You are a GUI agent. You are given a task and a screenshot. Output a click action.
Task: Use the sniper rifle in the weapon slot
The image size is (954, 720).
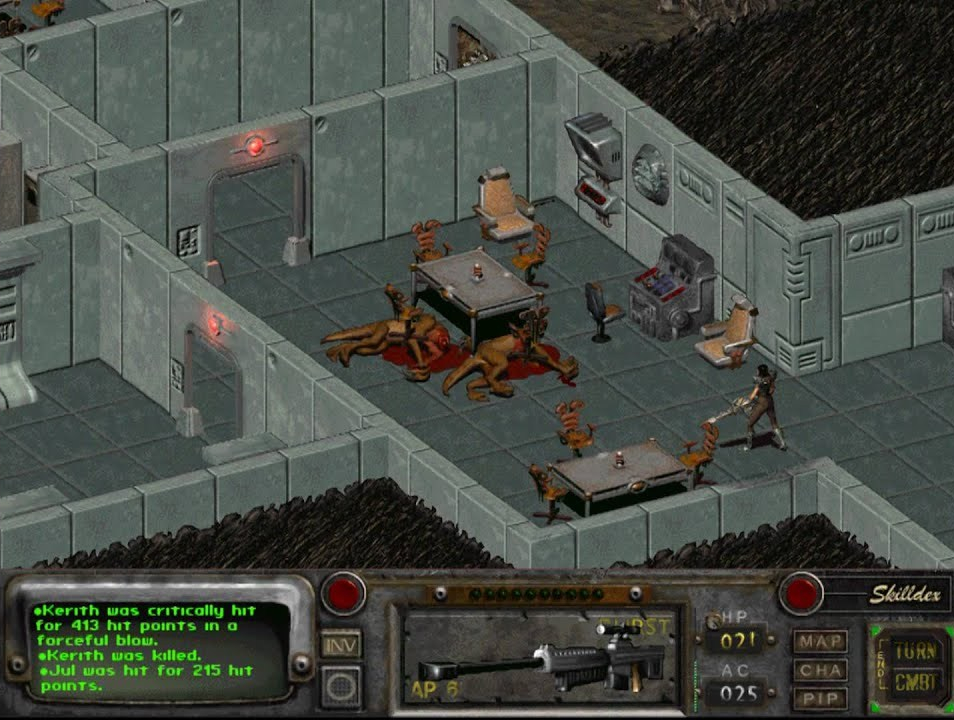[x=540, y=657]
